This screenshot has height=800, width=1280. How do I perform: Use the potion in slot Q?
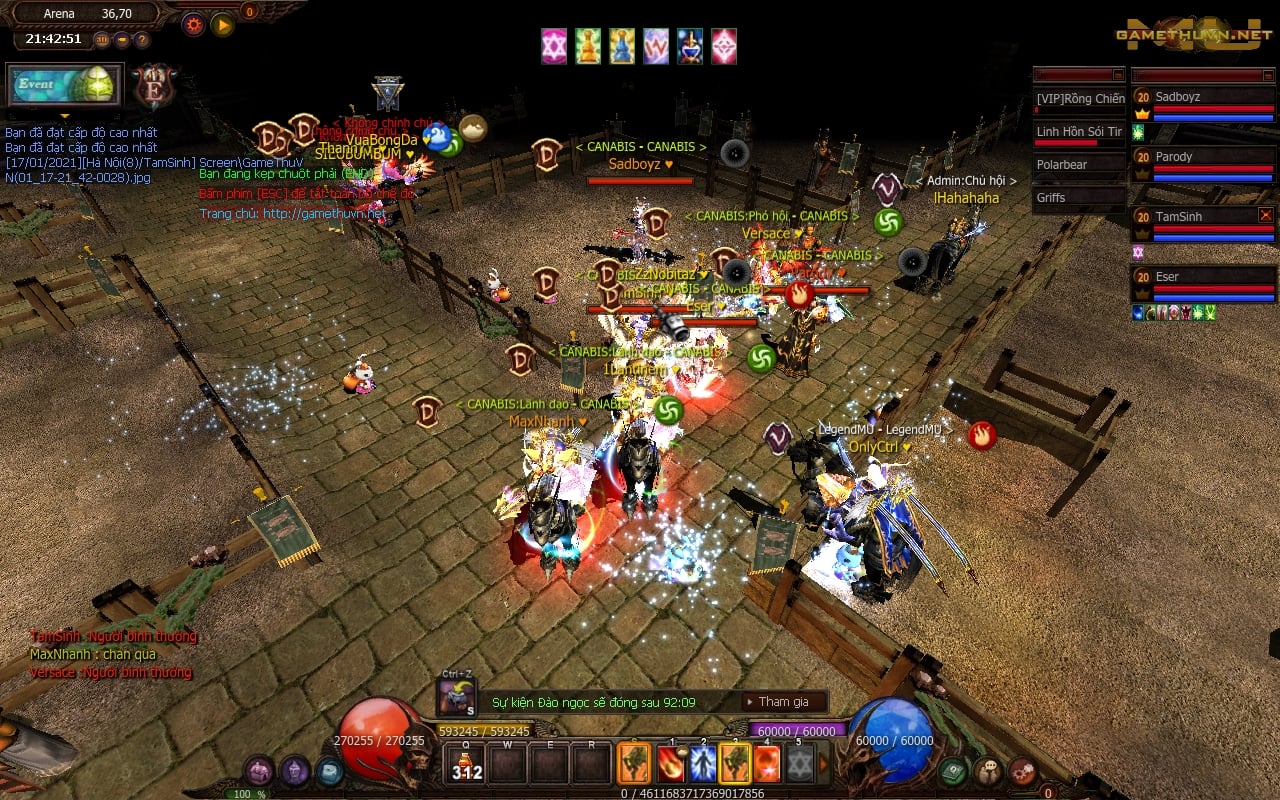(467, 764)
